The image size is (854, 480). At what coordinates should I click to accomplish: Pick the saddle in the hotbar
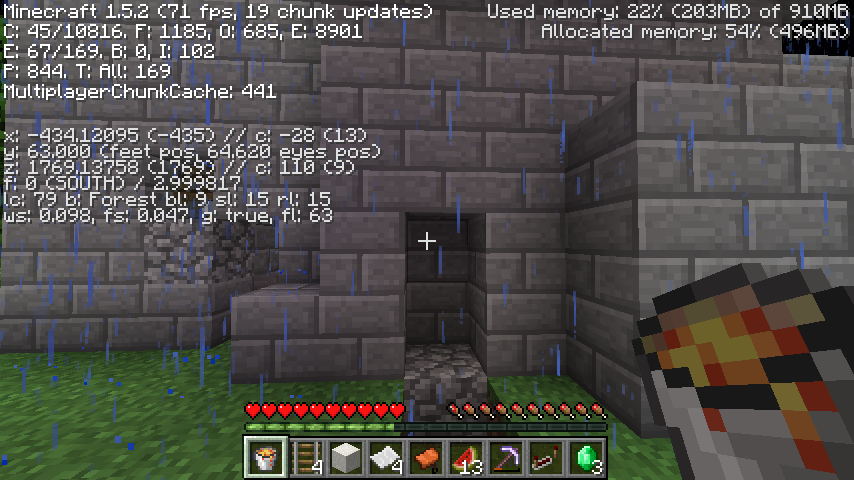(x=425, y=457)
